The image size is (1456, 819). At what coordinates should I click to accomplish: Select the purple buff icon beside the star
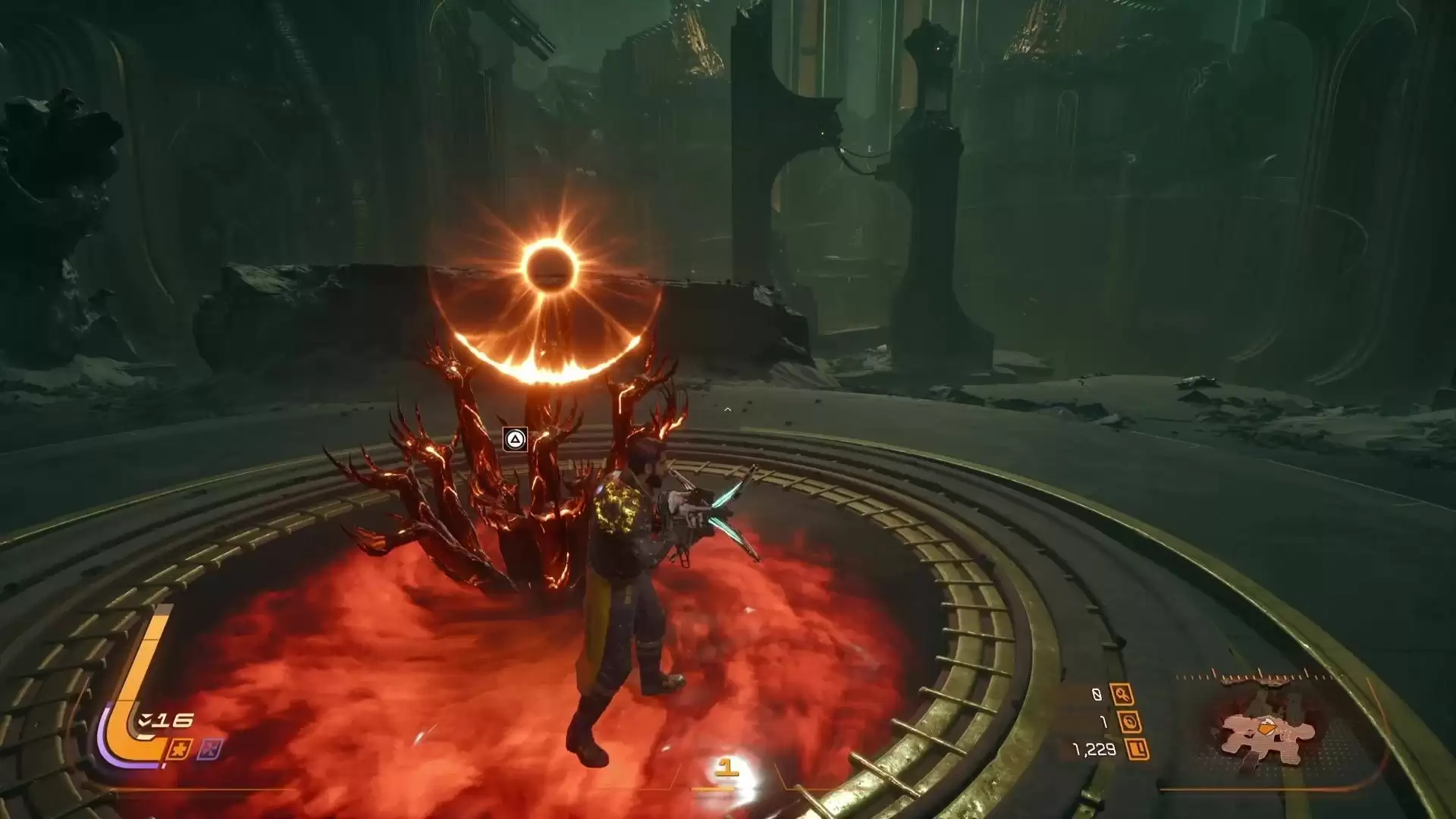click(210, 749)
